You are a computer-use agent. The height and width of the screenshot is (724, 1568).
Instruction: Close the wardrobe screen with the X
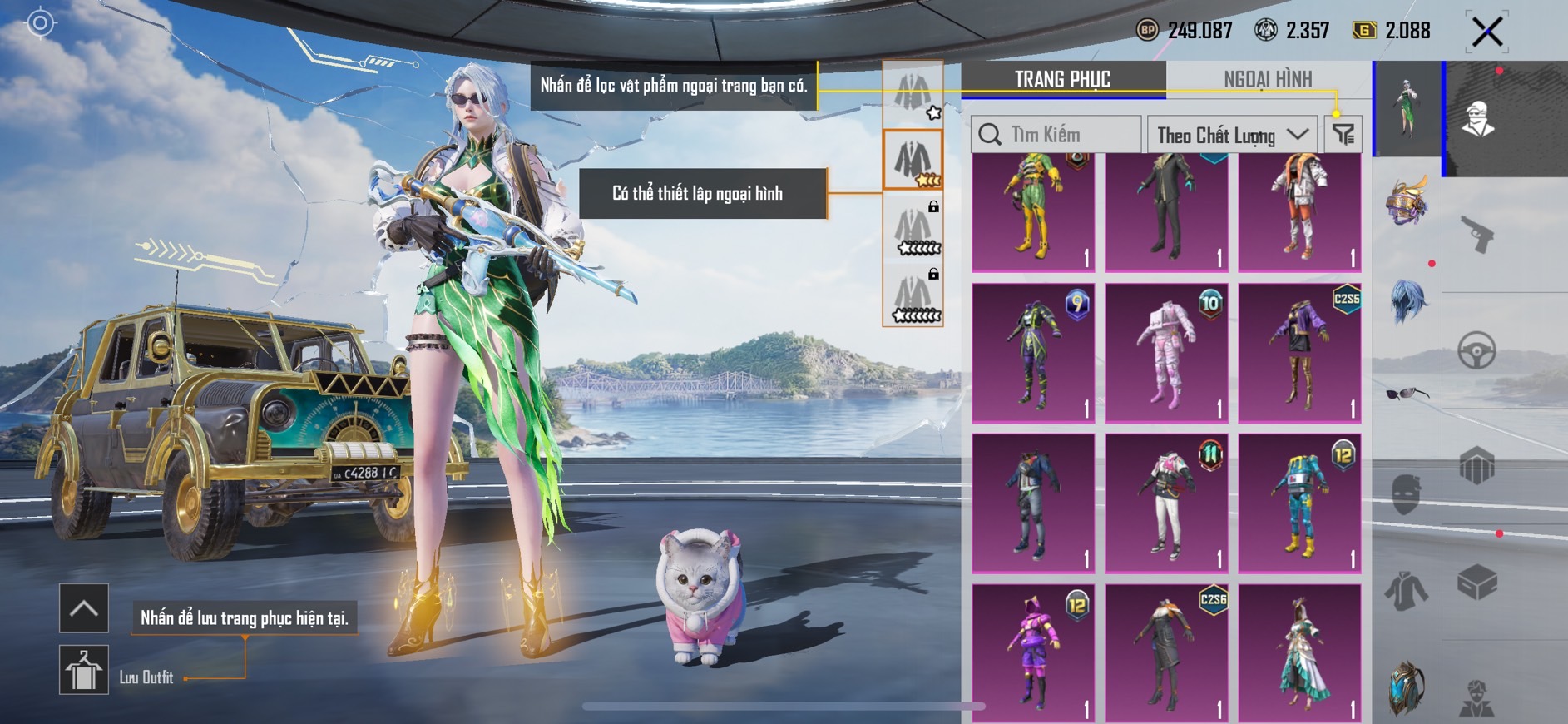click(x=1486, y=32)
